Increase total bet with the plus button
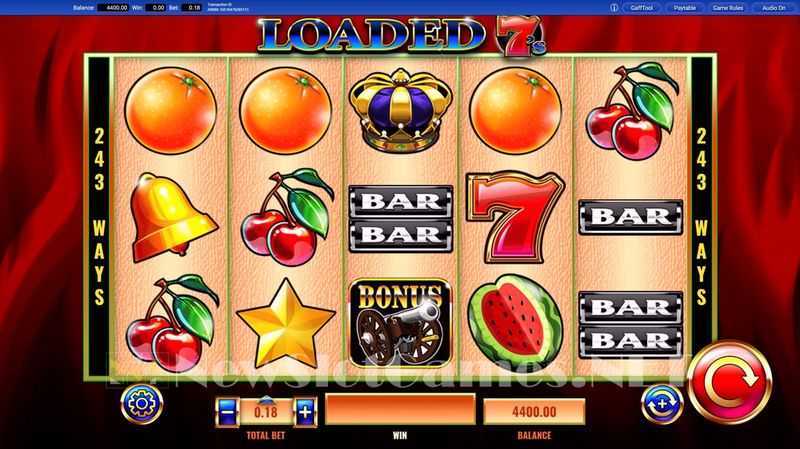Viewport: 800px width, 449px height. 304,410
